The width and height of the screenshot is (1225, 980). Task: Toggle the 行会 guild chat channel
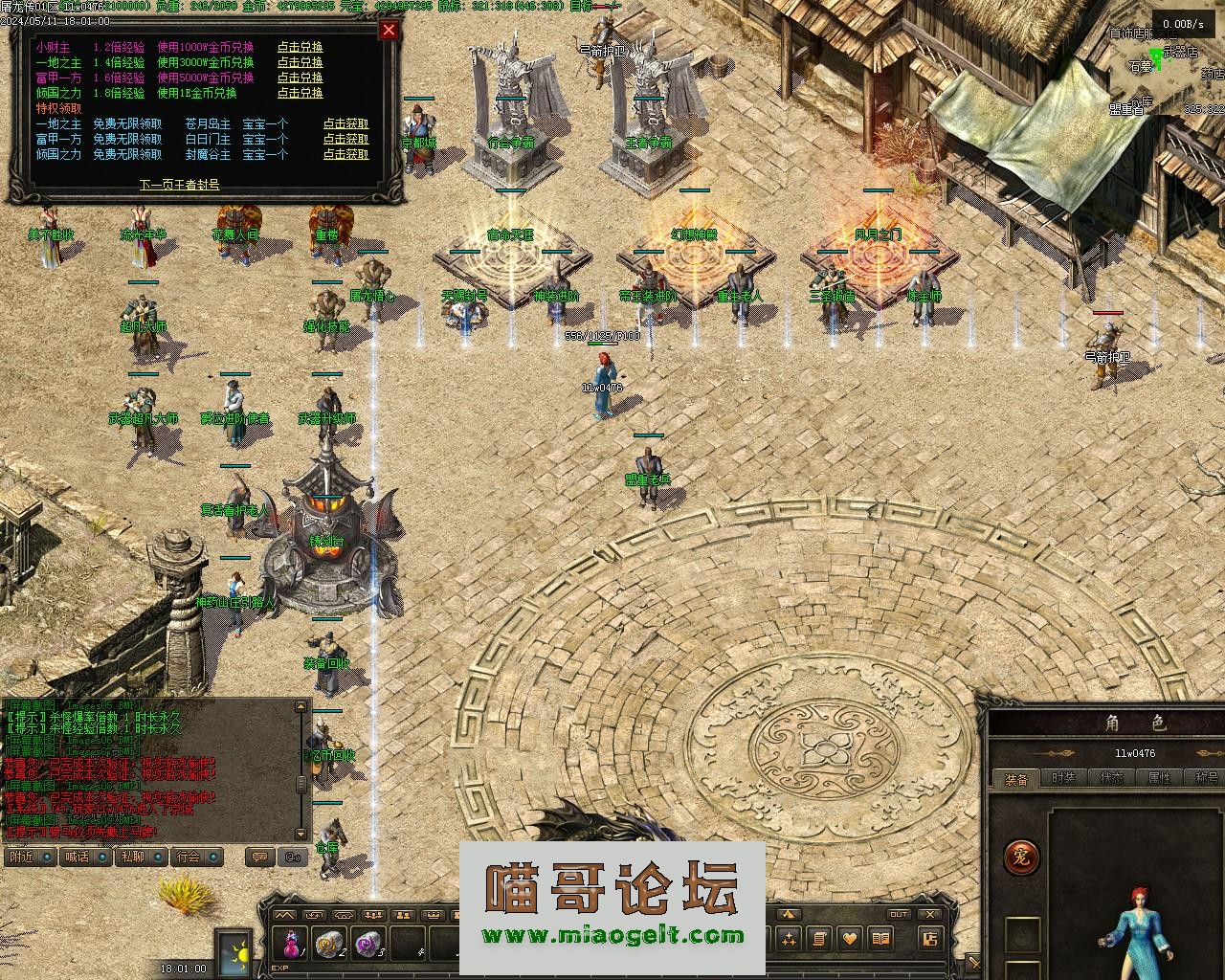197,857
